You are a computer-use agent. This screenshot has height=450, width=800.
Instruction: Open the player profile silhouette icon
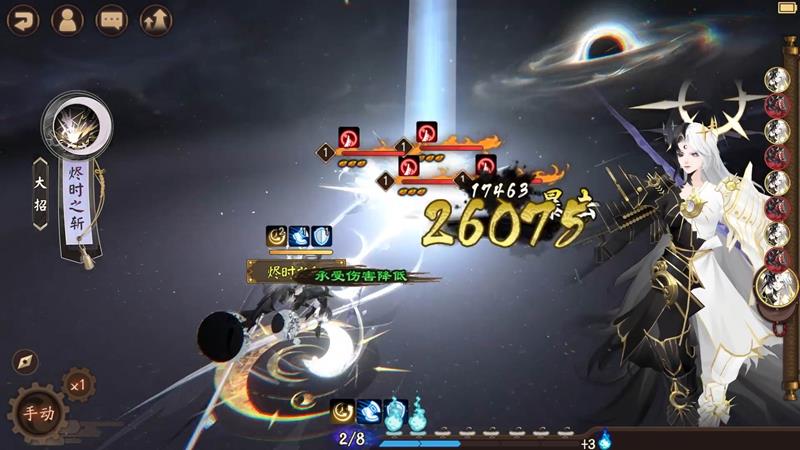coord(67,20)
